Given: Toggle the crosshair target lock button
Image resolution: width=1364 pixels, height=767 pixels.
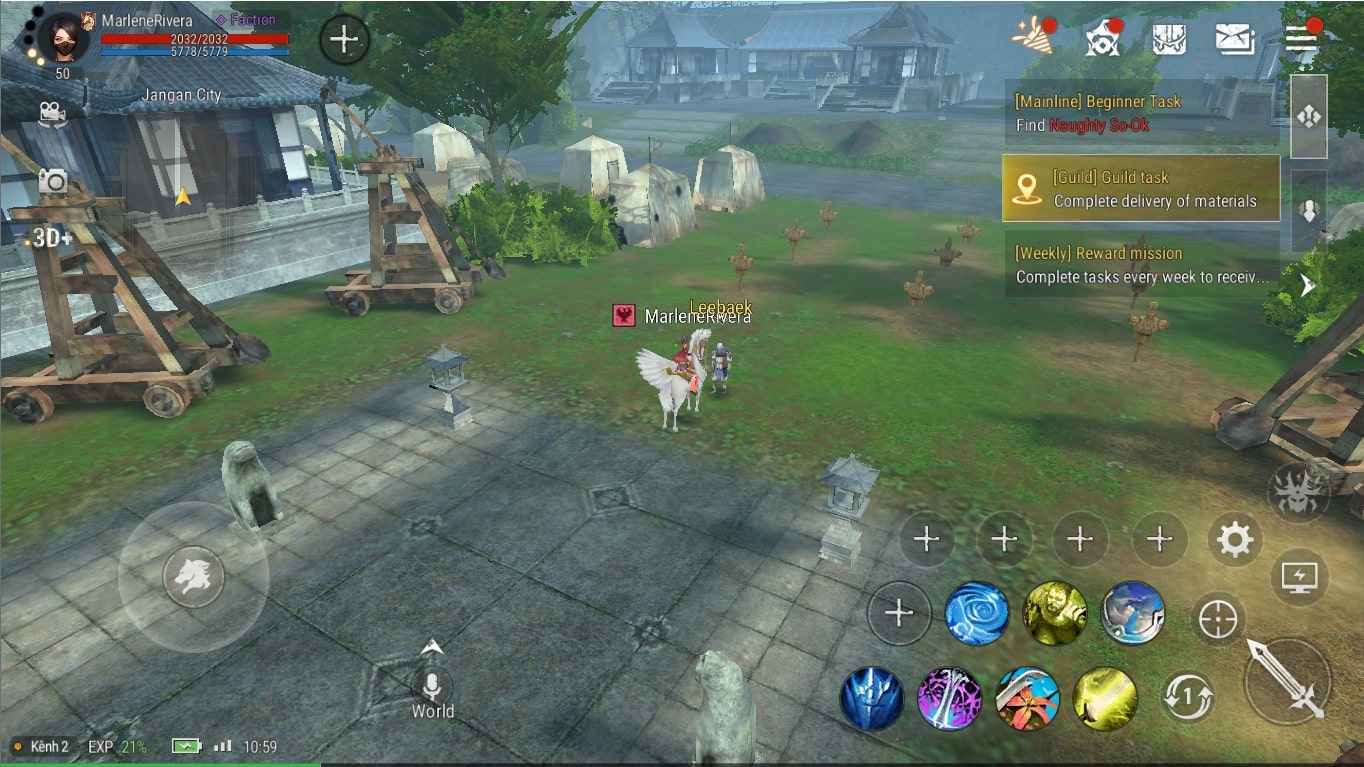Looking at the screenshot, I should click(1218, 620).
